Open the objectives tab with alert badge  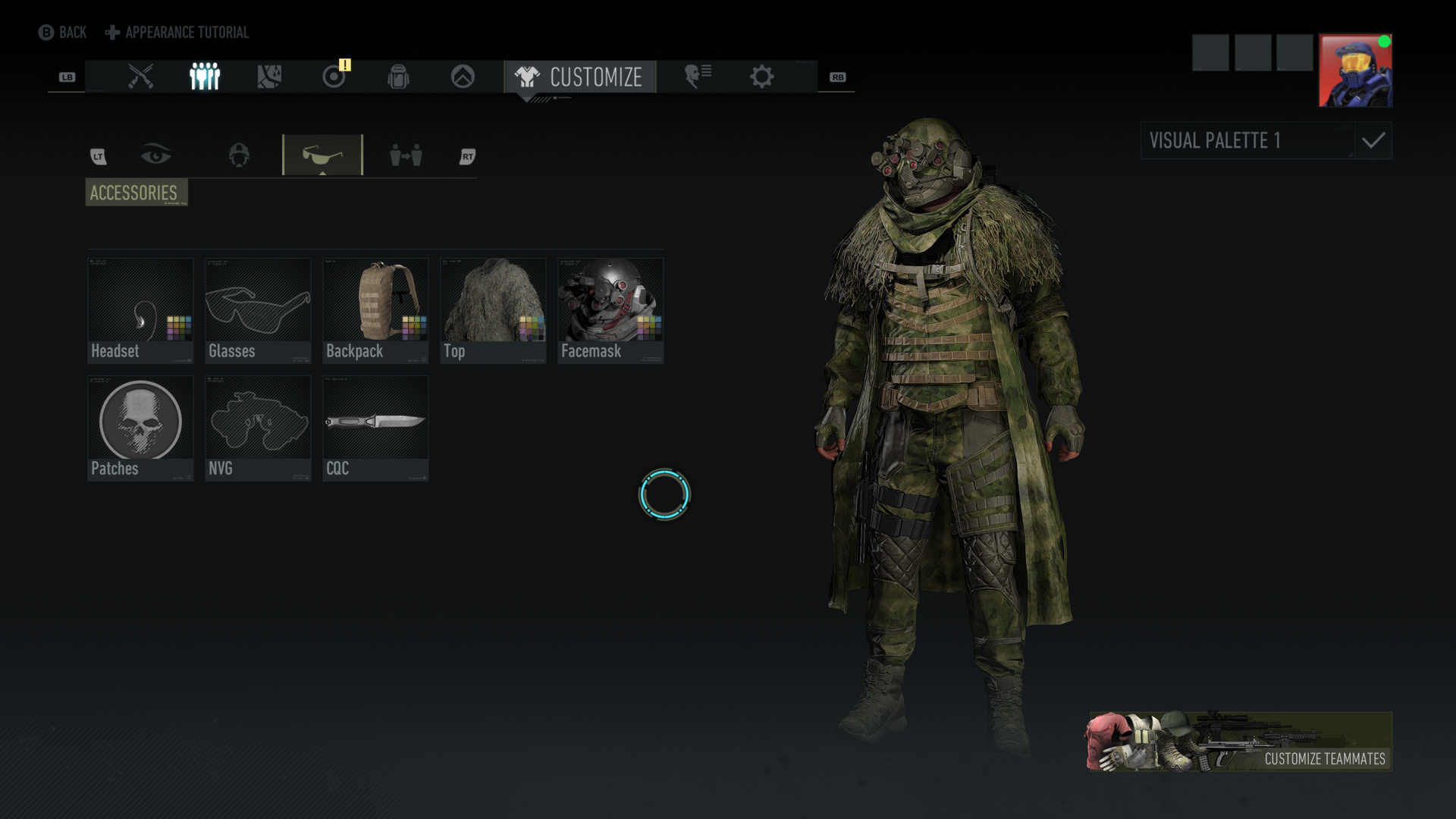334,77
